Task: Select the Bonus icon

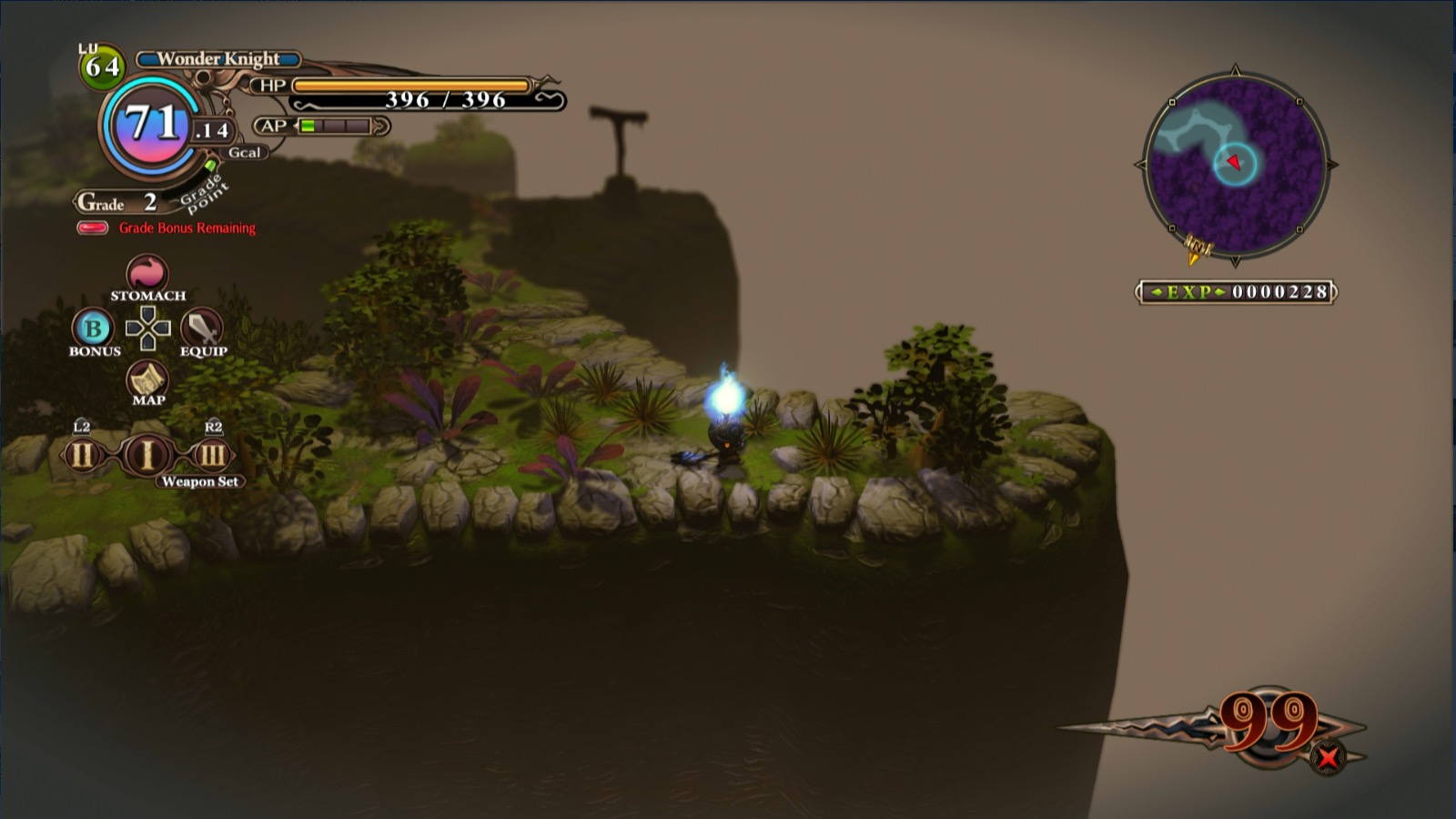Action: point(93,329)
